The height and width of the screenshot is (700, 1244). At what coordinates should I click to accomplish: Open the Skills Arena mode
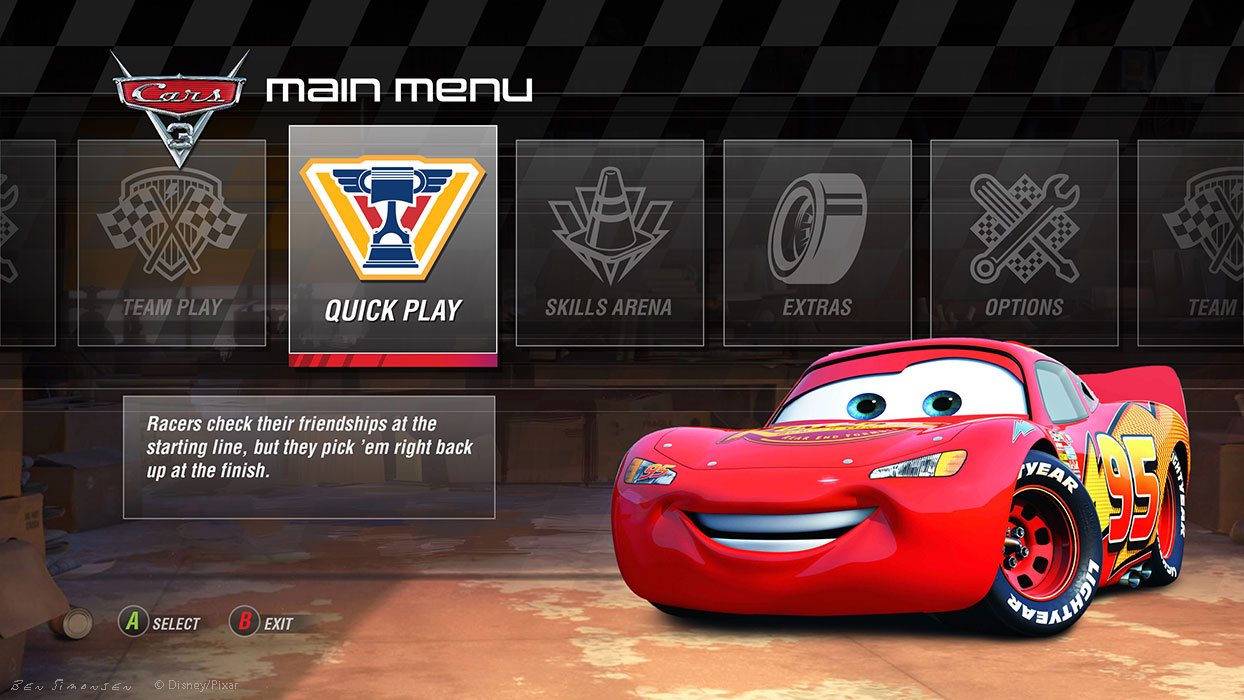609,242
